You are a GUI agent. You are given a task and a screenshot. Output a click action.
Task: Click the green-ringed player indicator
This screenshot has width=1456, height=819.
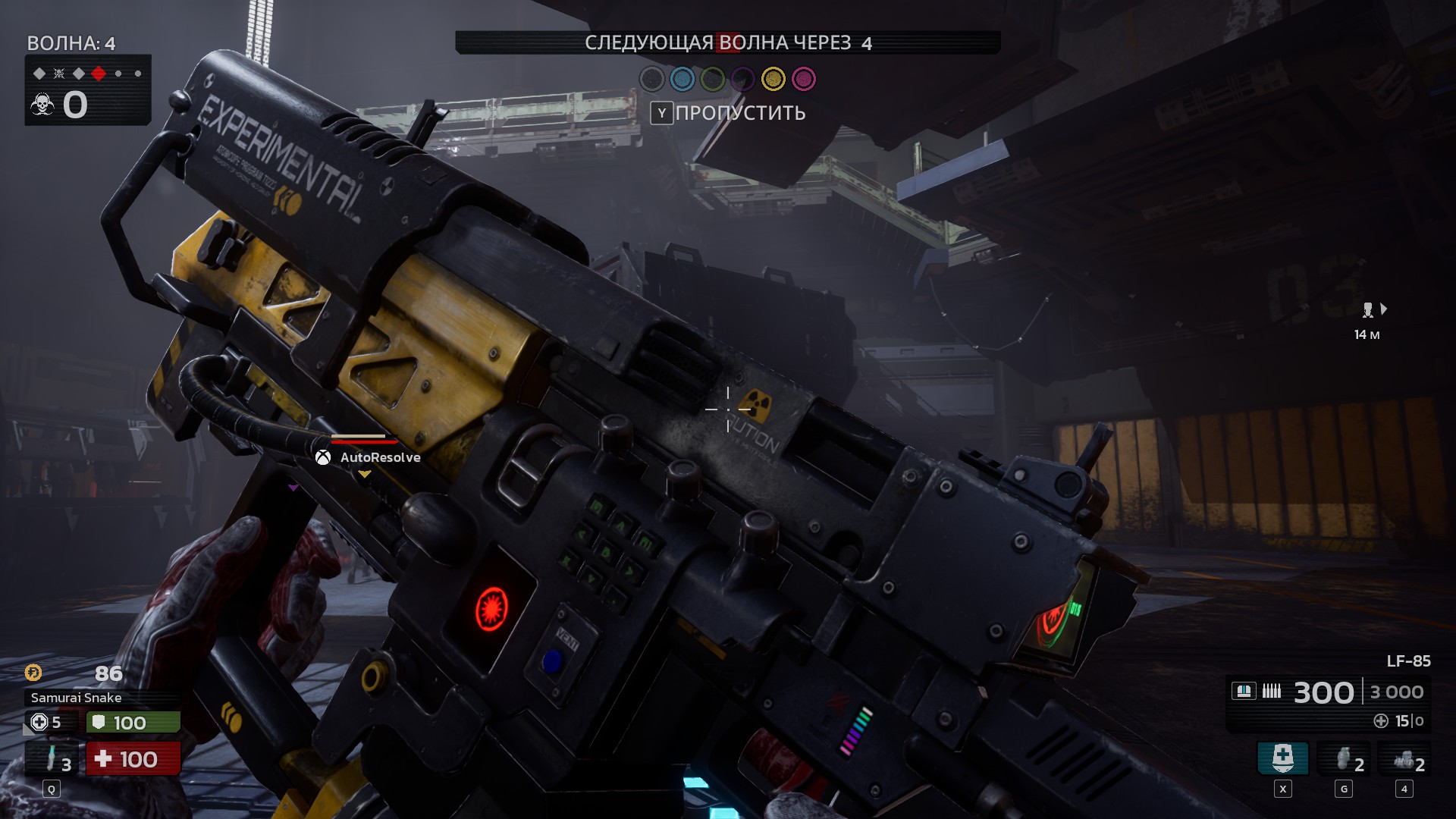[713, 79]
